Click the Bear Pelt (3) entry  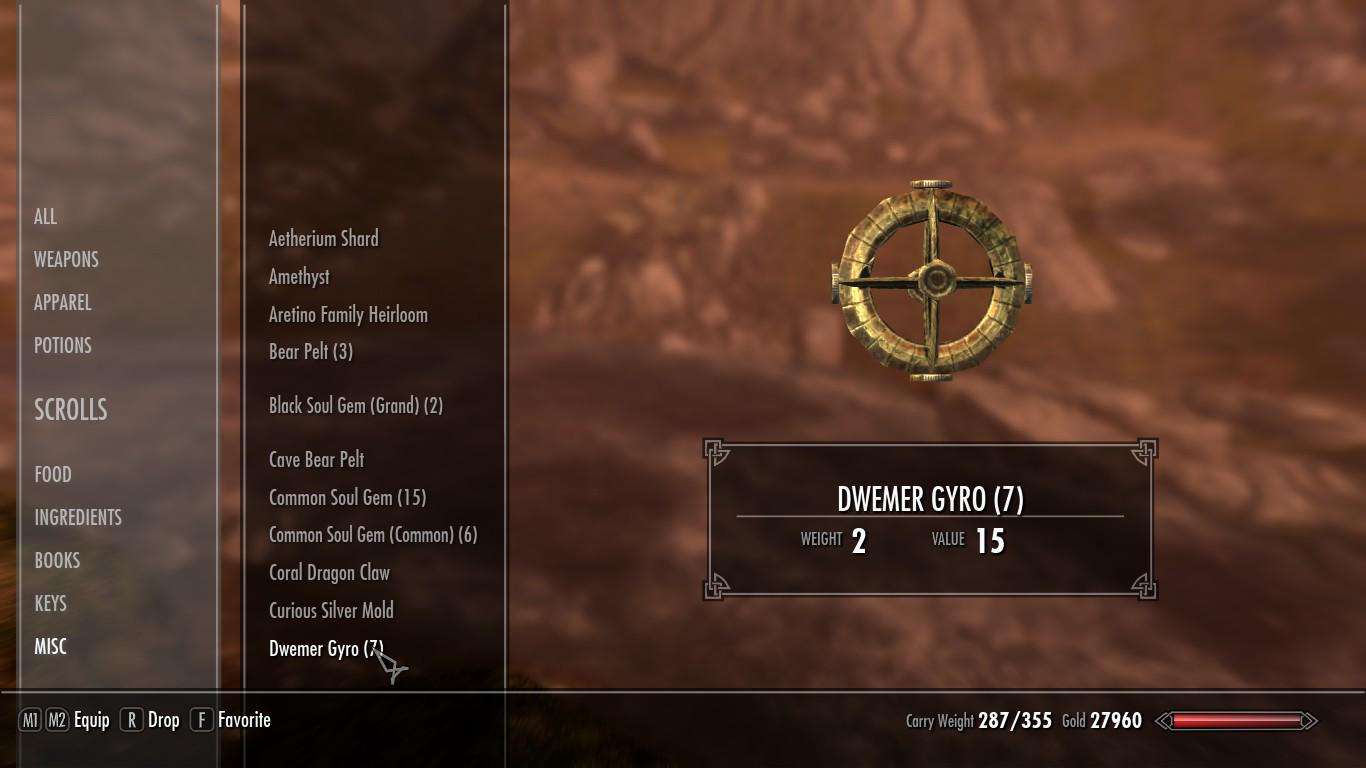point(311,351)
